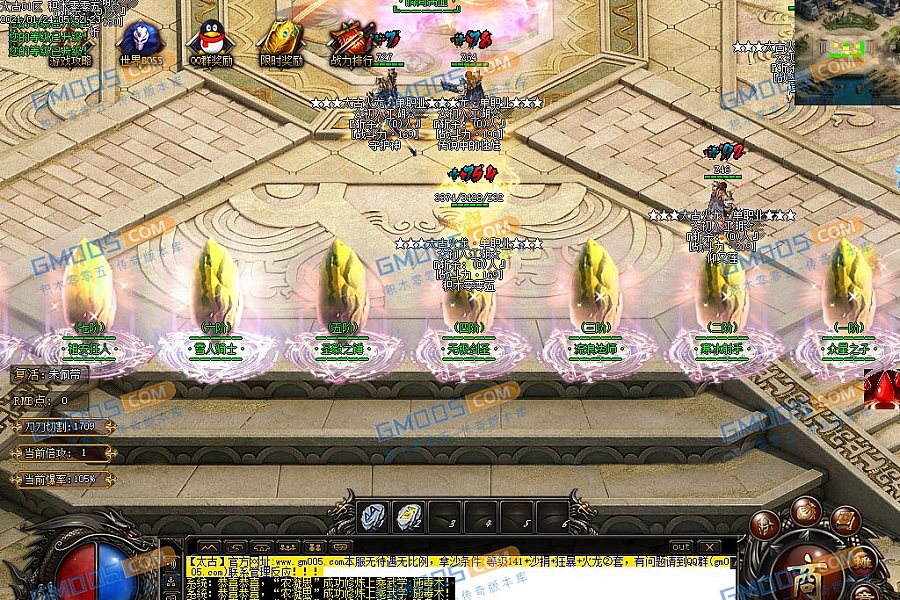Open the 世界BOSS menu

point(139,40)
